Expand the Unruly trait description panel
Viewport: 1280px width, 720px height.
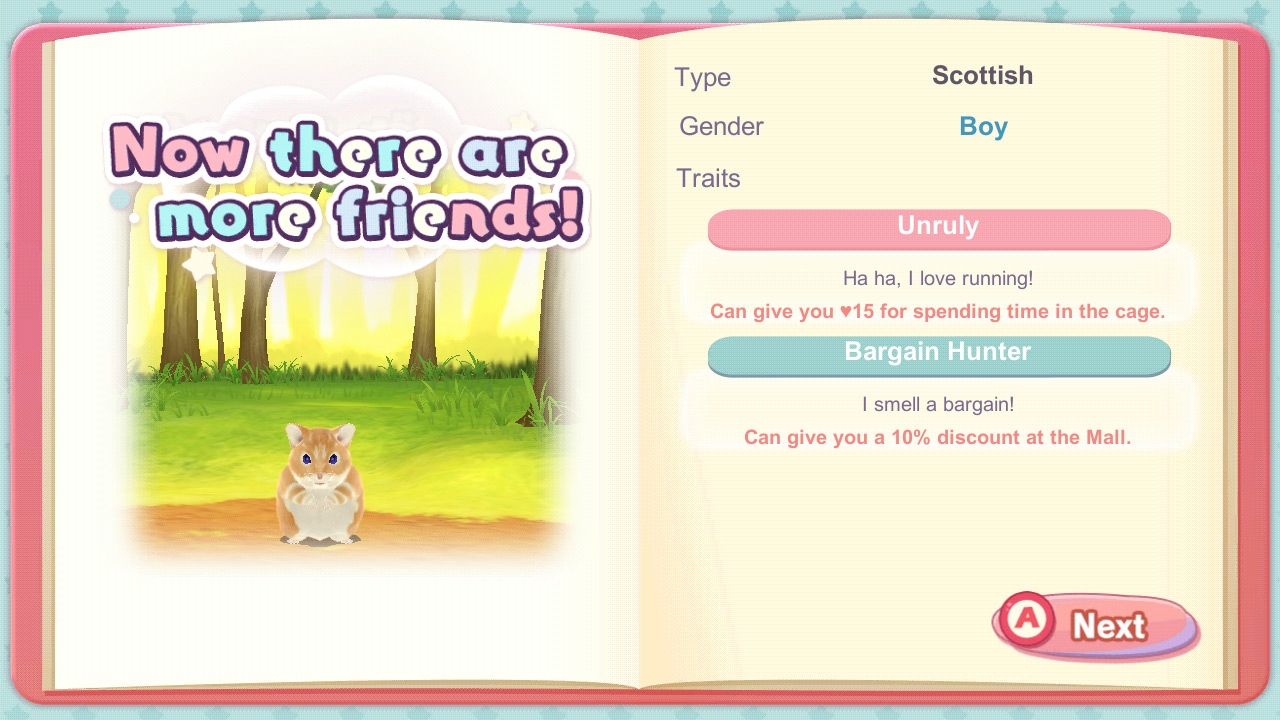point(938,295)
